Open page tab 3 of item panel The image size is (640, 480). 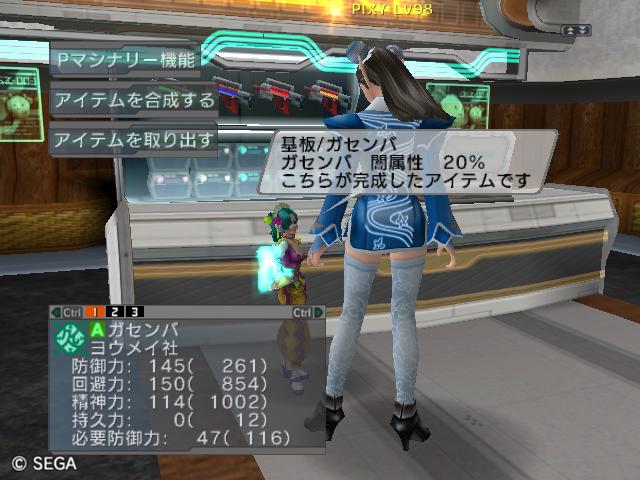point(136,312)
